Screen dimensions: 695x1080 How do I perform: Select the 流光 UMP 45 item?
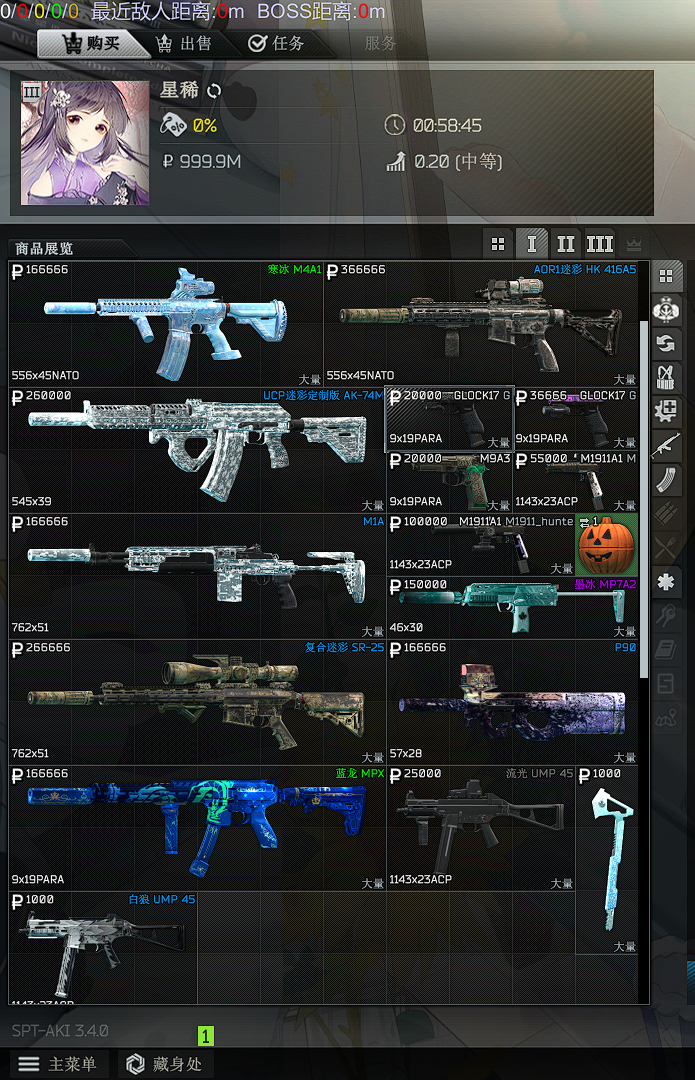pyautogui.click(x=480, y=827)
